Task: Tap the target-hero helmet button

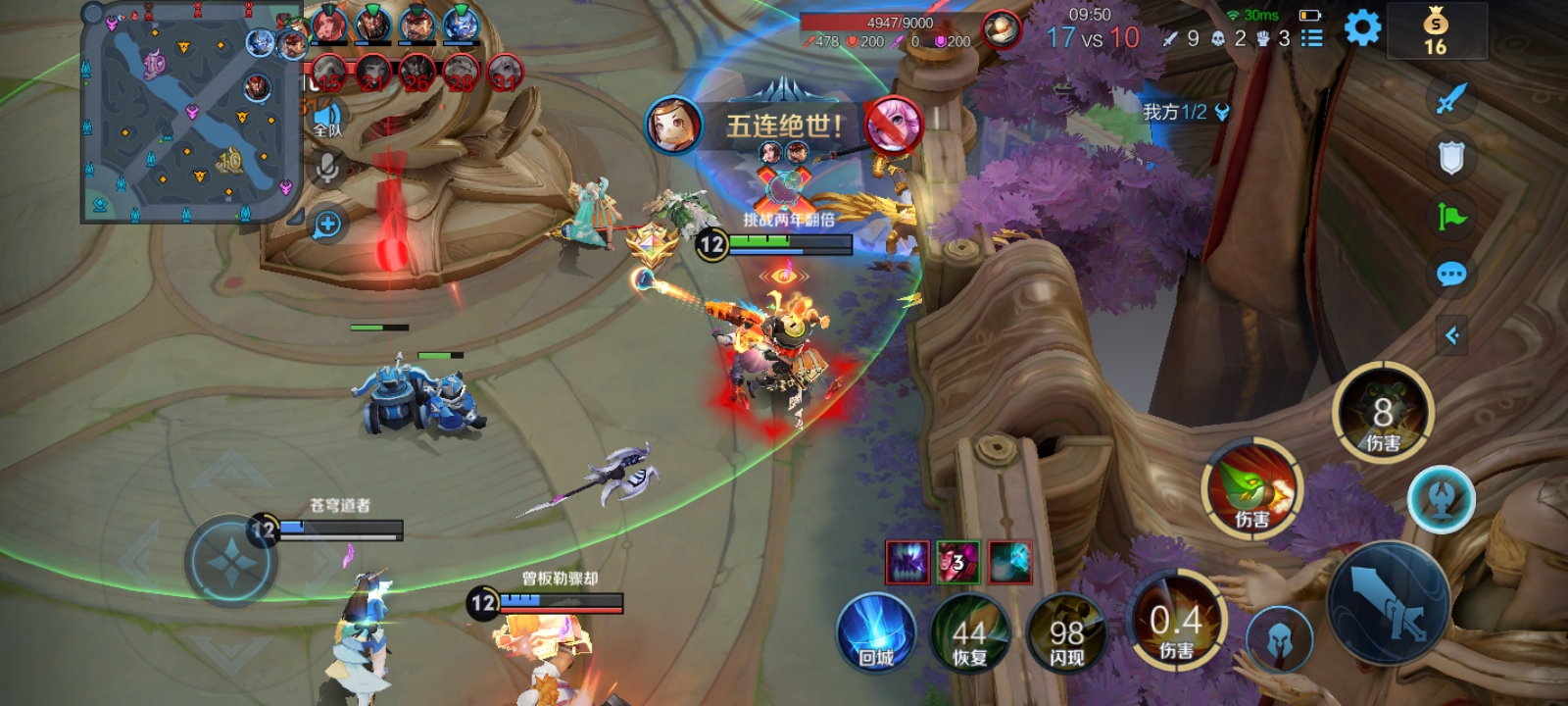Action: click(1279, 640)
